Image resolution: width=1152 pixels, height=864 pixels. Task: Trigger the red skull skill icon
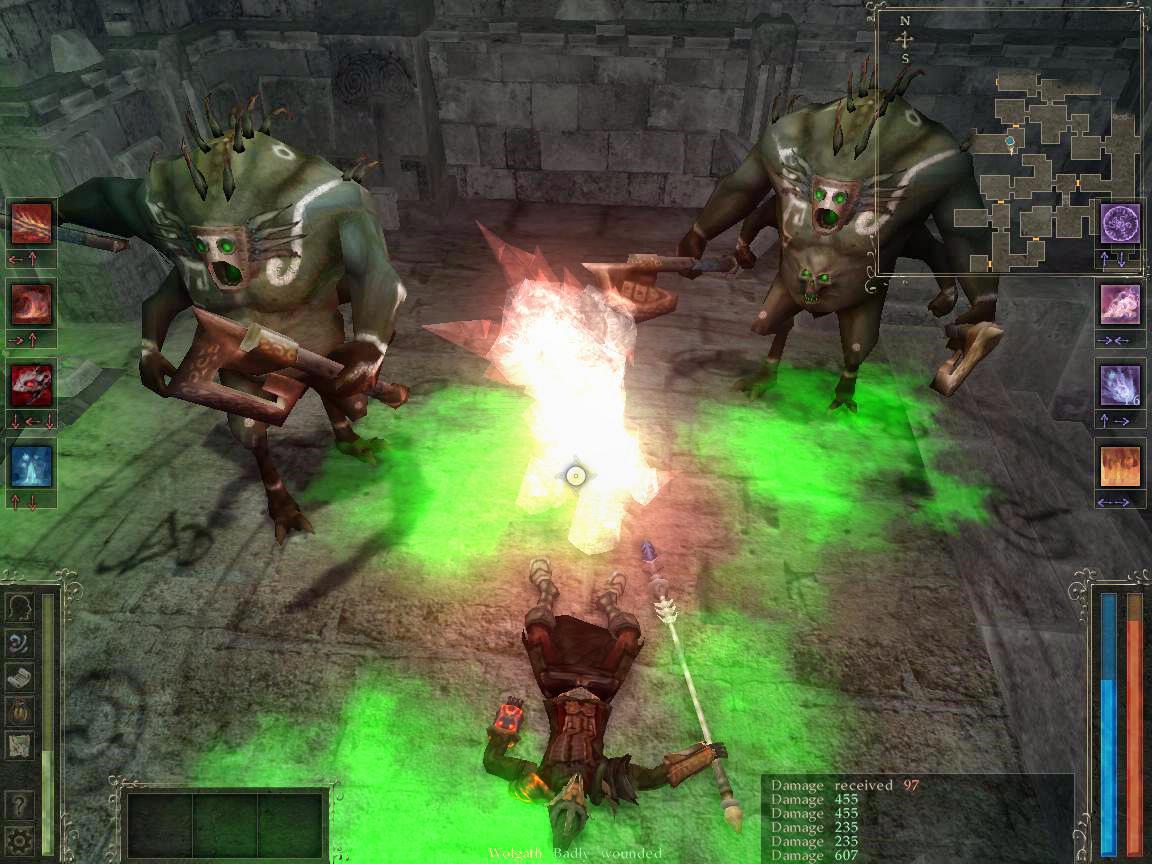pyautogui.click(x=31, y=384)
